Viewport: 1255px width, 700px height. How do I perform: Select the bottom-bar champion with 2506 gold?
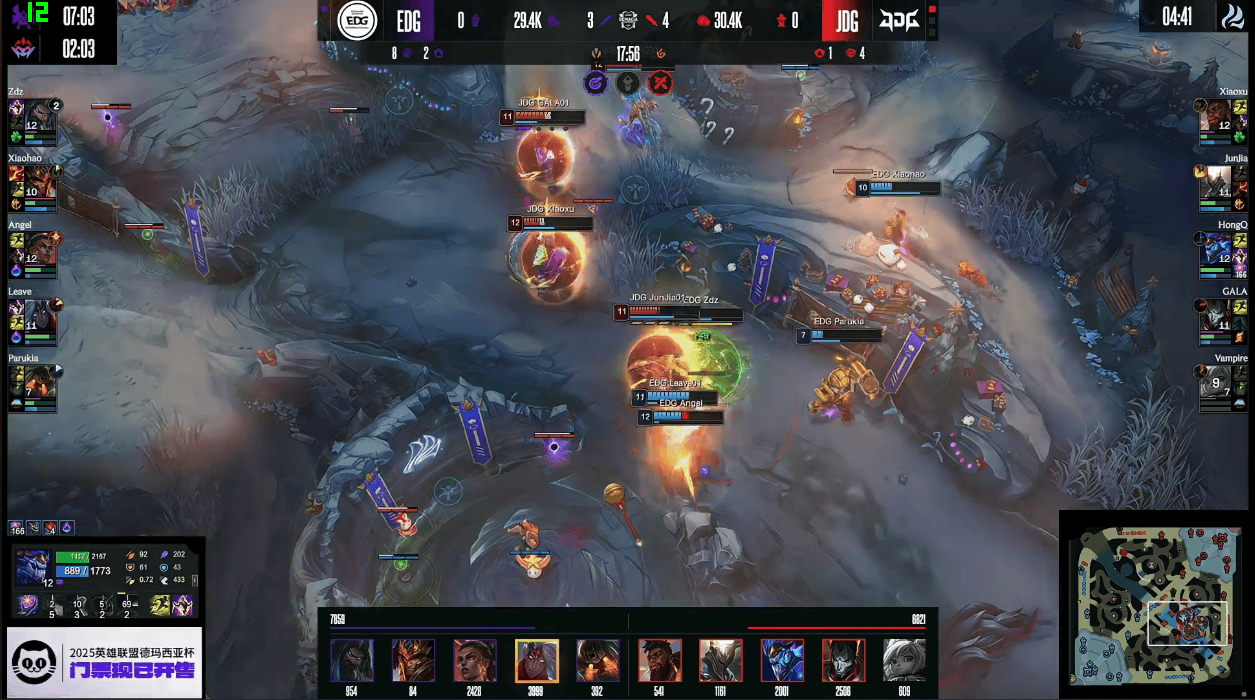[843, 660]
